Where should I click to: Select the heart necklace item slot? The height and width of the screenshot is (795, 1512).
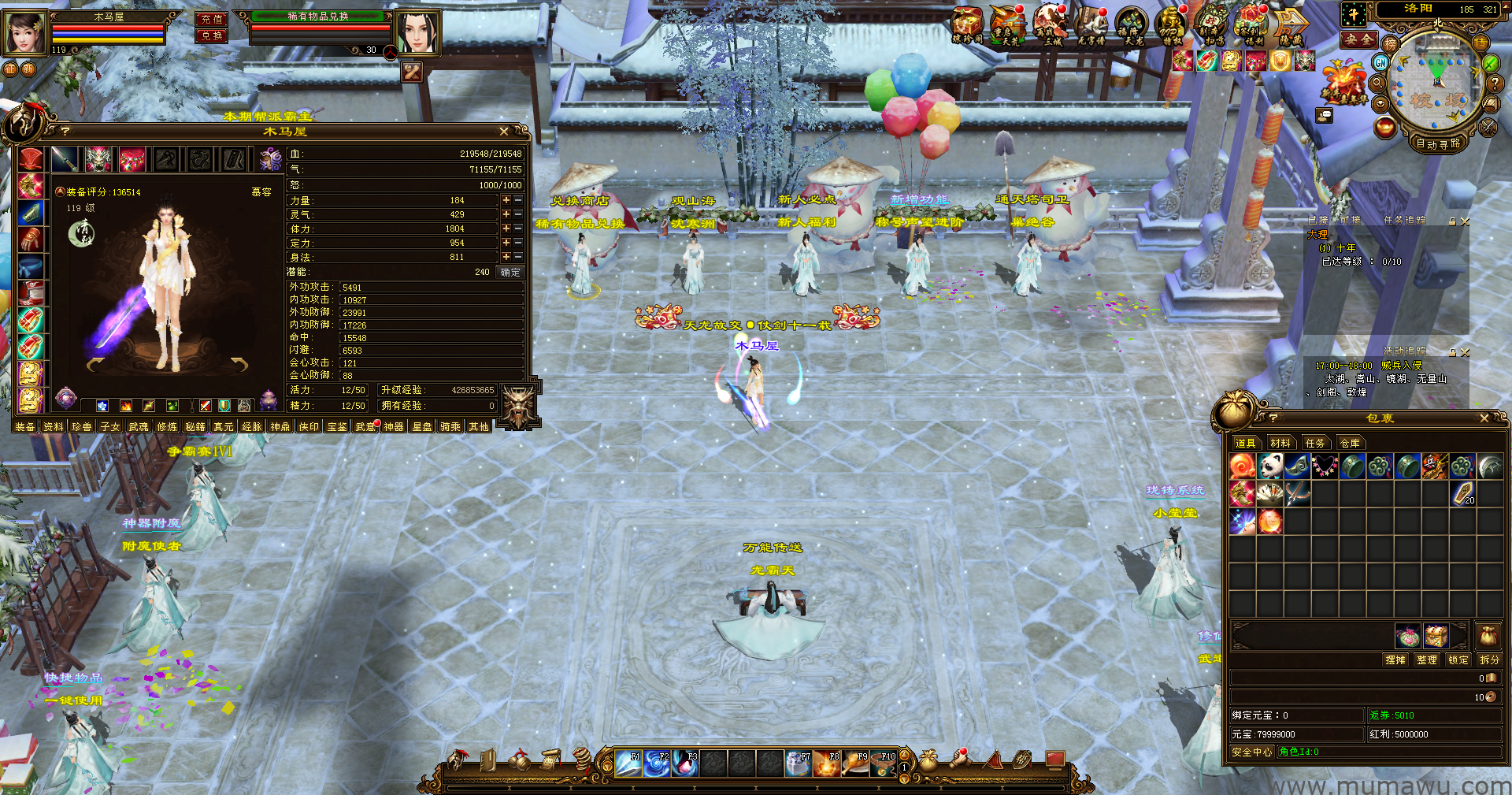(x=1325, y=466)
